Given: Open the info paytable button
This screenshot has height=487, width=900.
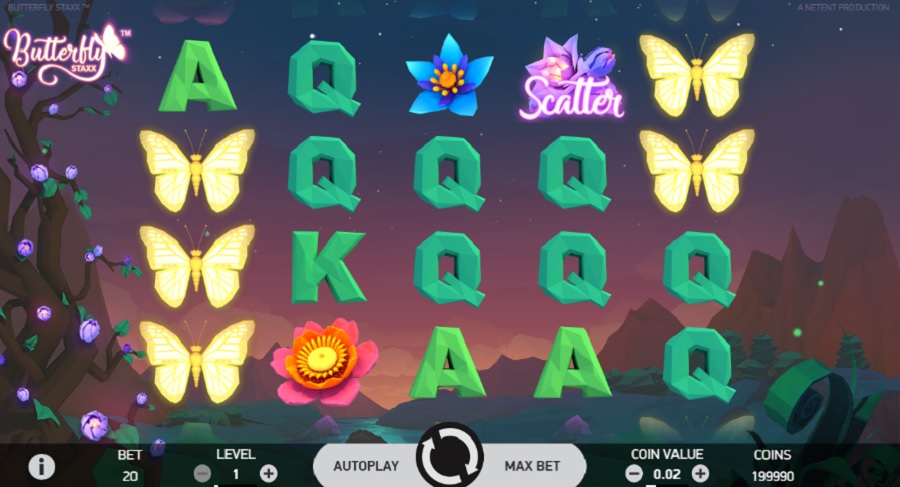Looking at the screenshot, I should click(x=41, y=466).
